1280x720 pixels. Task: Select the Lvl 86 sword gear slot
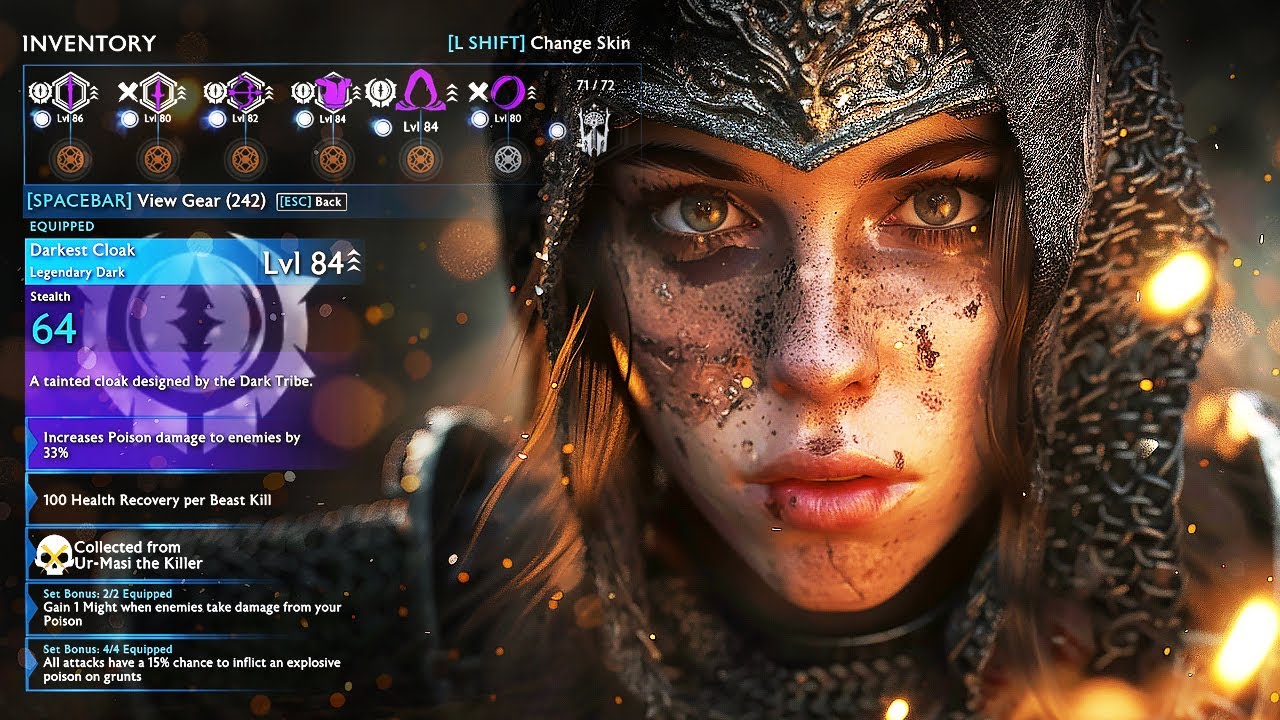click(x=70, y=93)
